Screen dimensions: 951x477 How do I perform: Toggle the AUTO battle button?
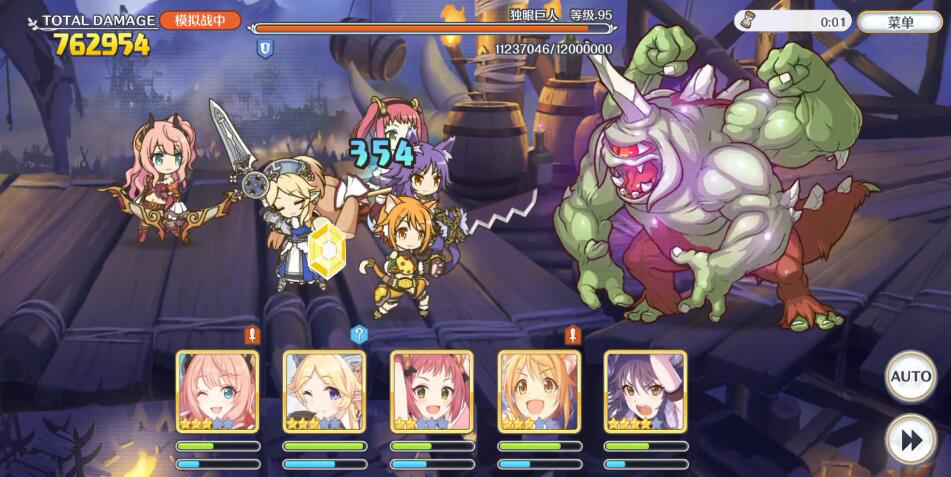910,376
